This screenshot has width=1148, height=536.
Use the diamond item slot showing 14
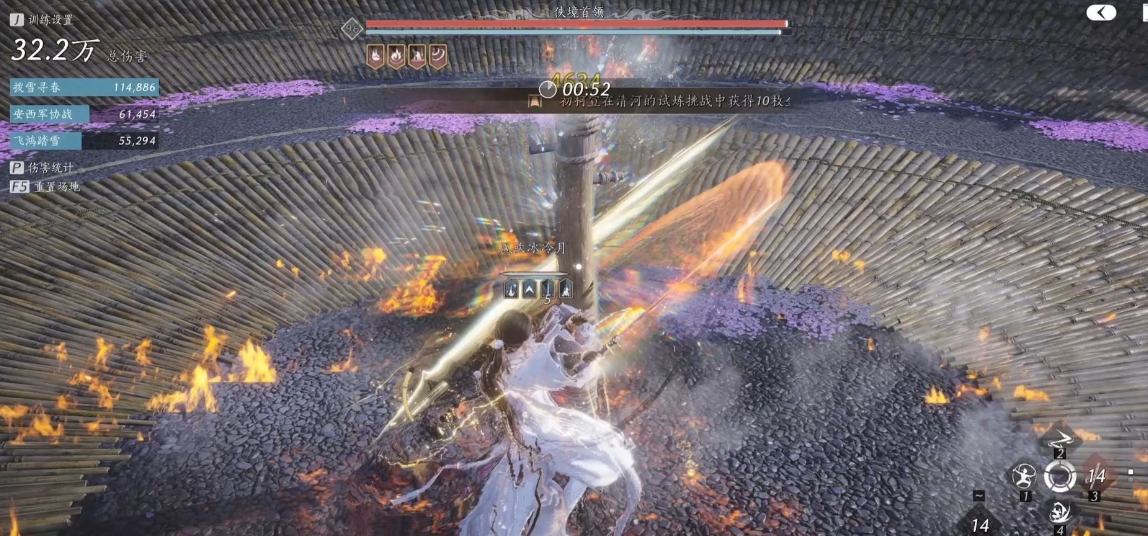pos(980,522)
